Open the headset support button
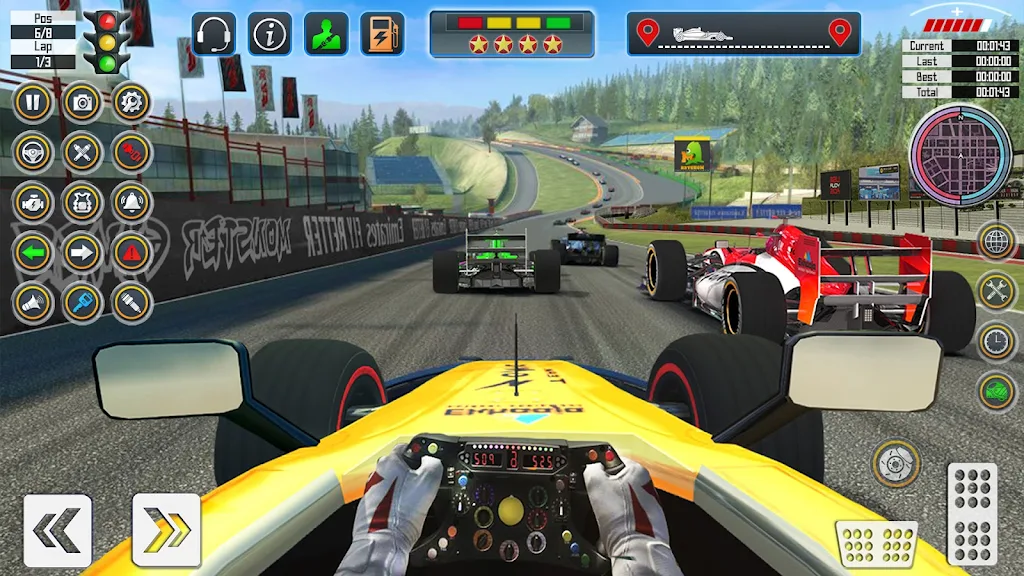Viewport: 1024px width, 576px height. (x=213, y=34)
